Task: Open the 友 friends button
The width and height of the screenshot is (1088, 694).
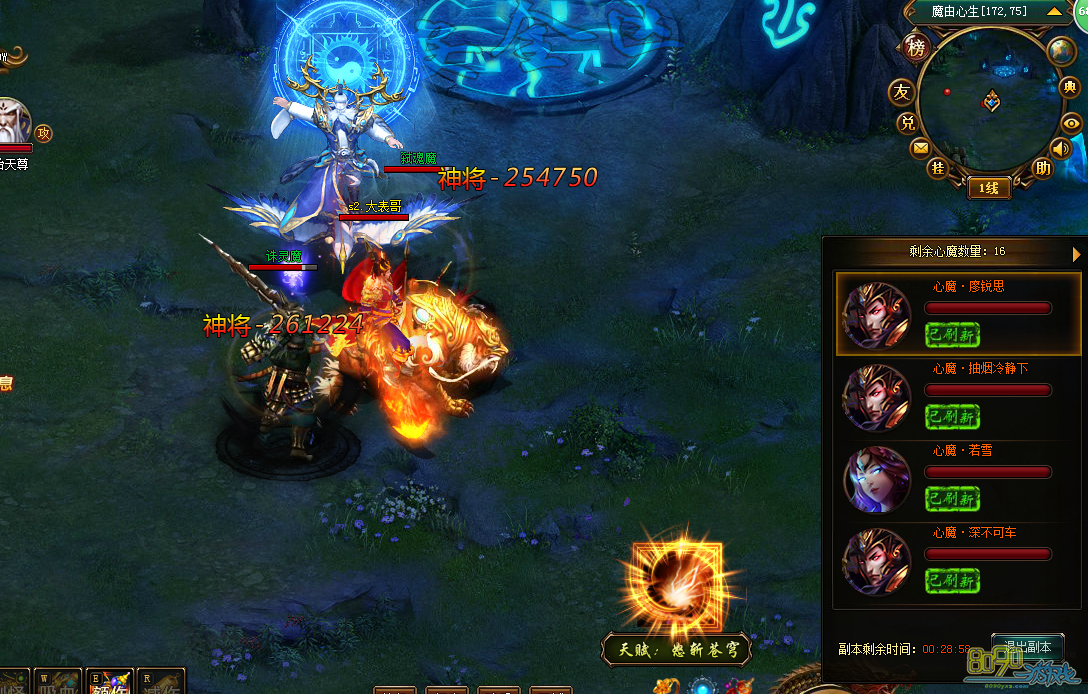Action: tap(902, 93)
